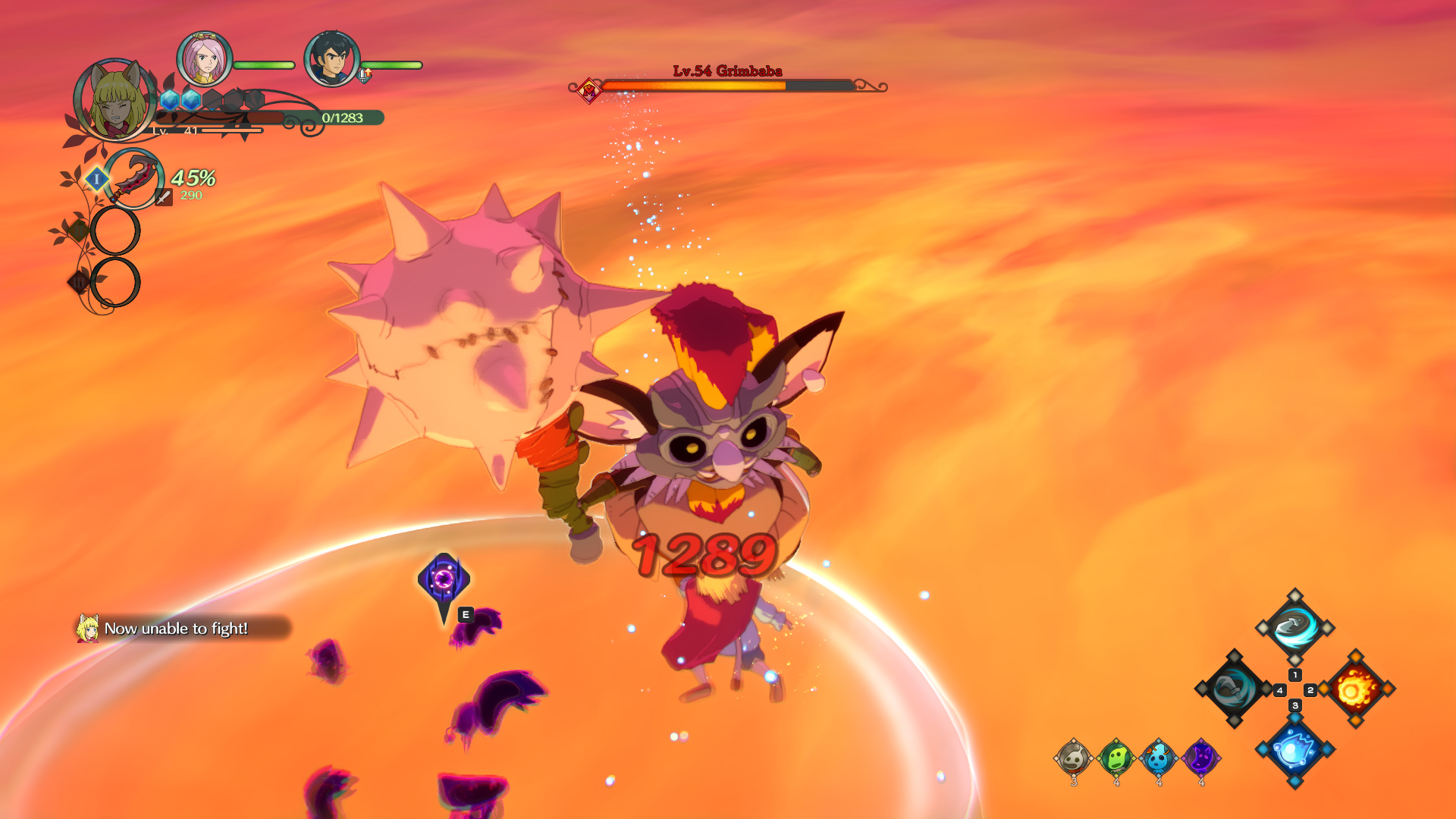Viewport: 1456px width, 819px height.
Task: Choose the green higgledy icon
Action: point(1116,758)
